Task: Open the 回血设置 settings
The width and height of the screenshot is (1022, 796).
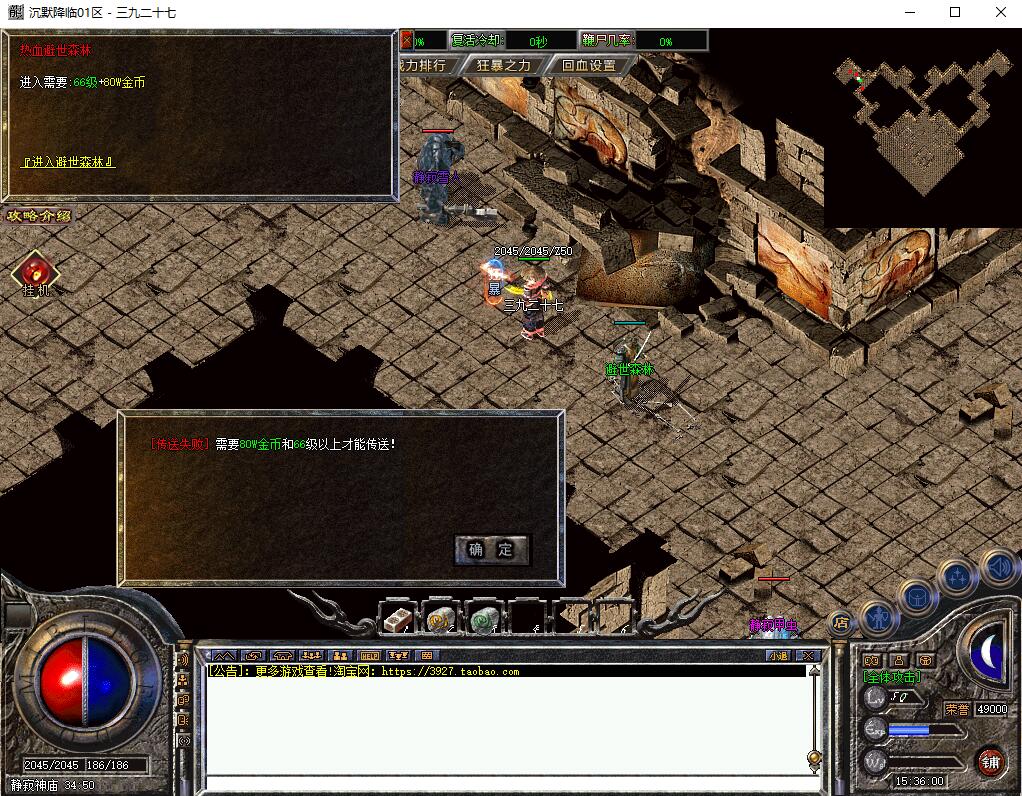Action: coord(589,65)
